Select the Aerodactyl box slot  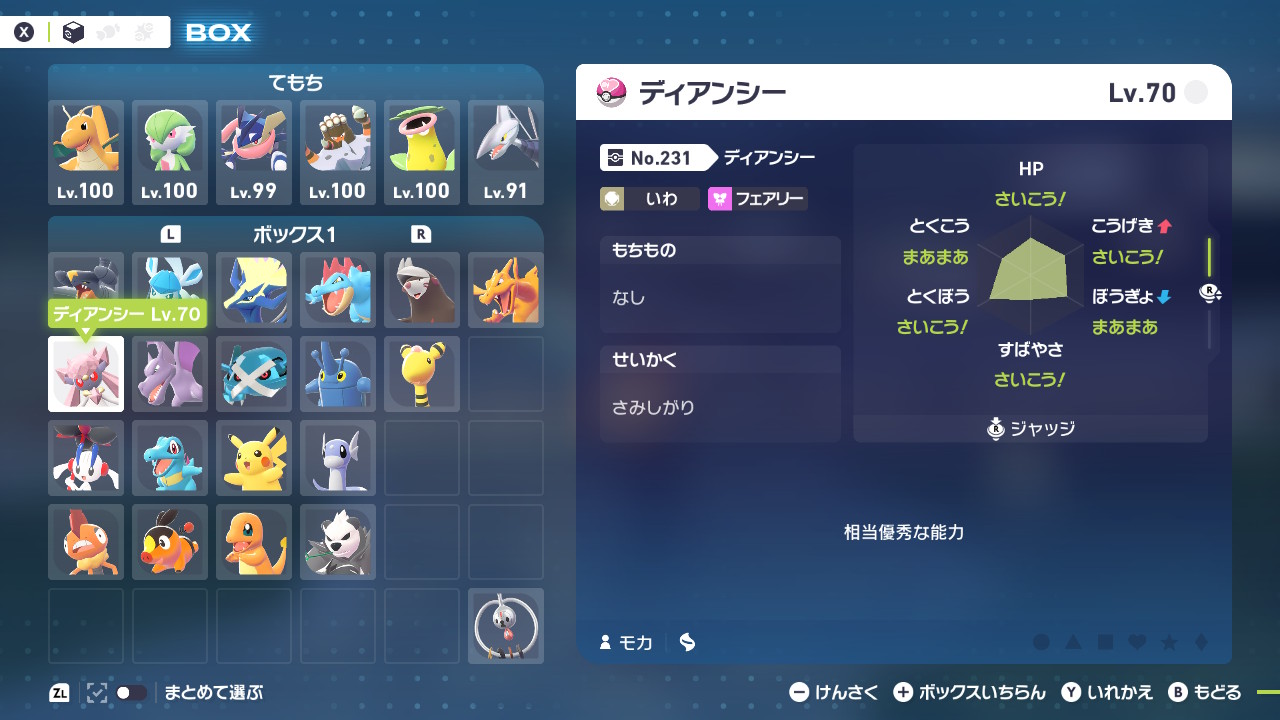170,374
